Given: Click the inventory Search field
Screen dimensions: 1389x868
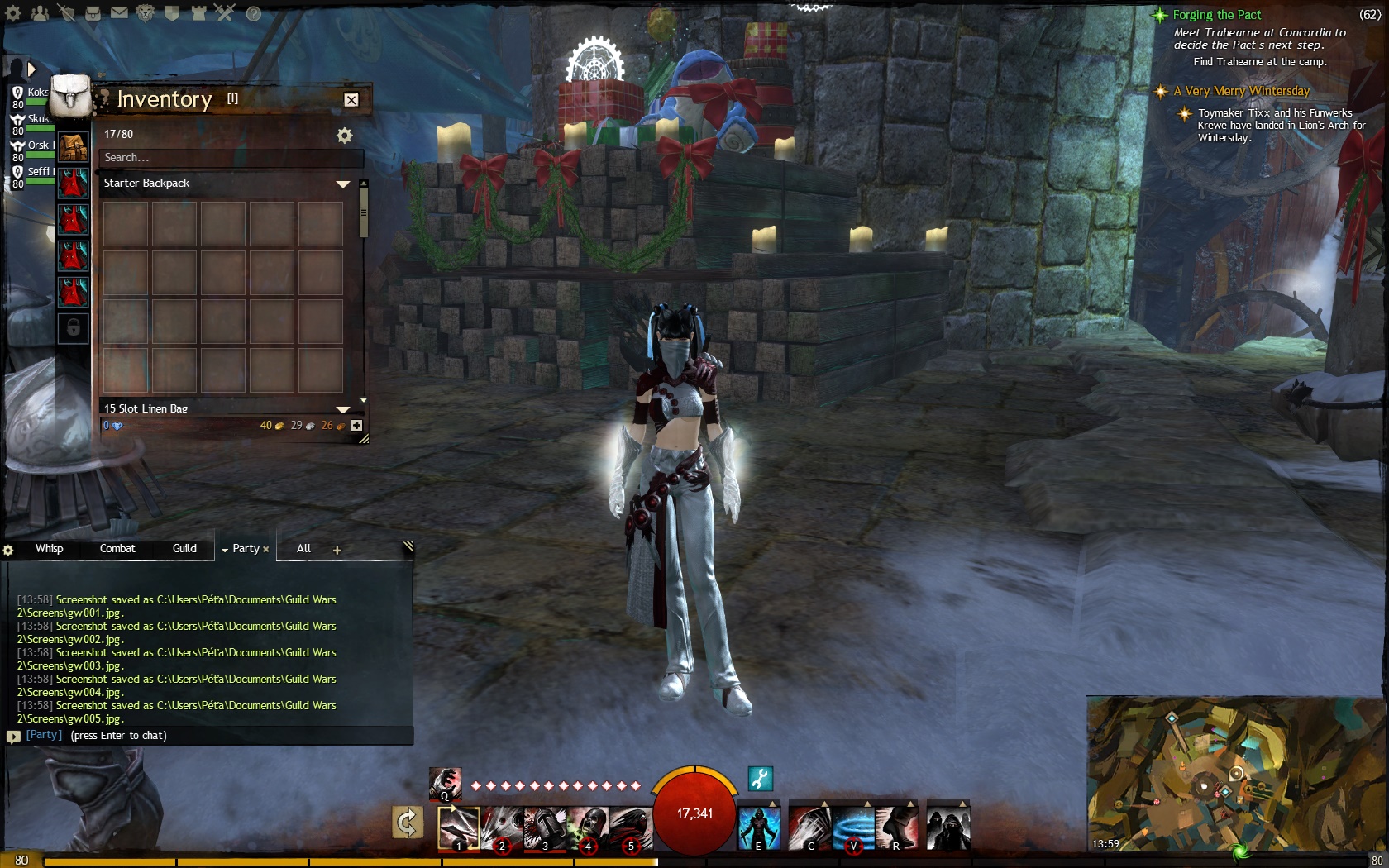Looking at the screenshot, I should coord(230,158).
